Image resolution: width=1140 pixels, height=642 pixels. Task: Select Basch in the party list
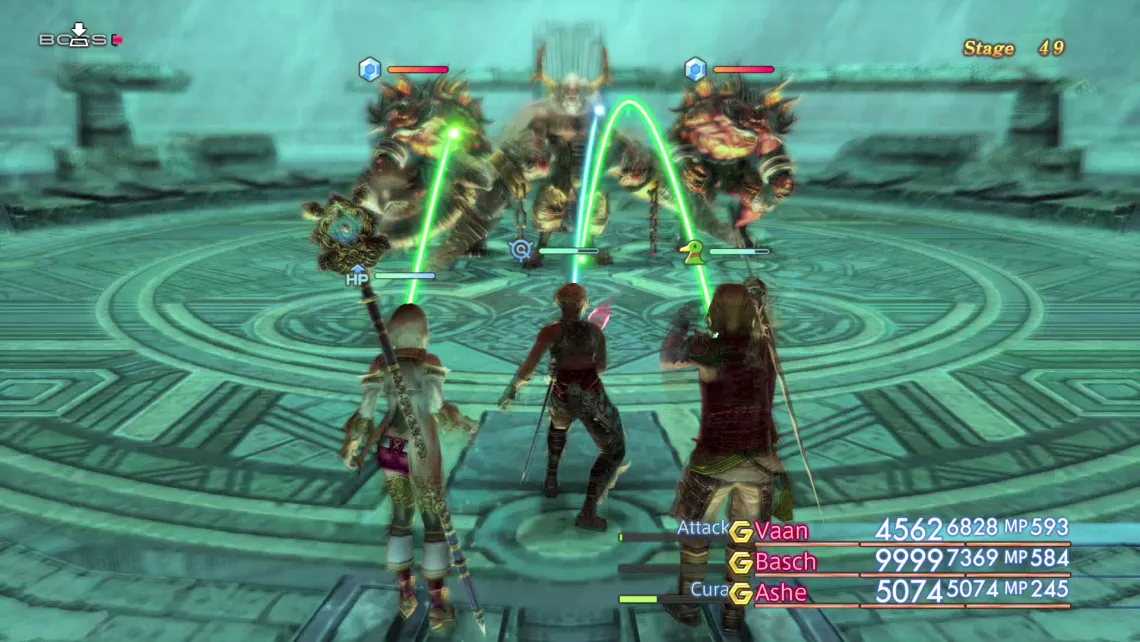click(x=786, y=561)
